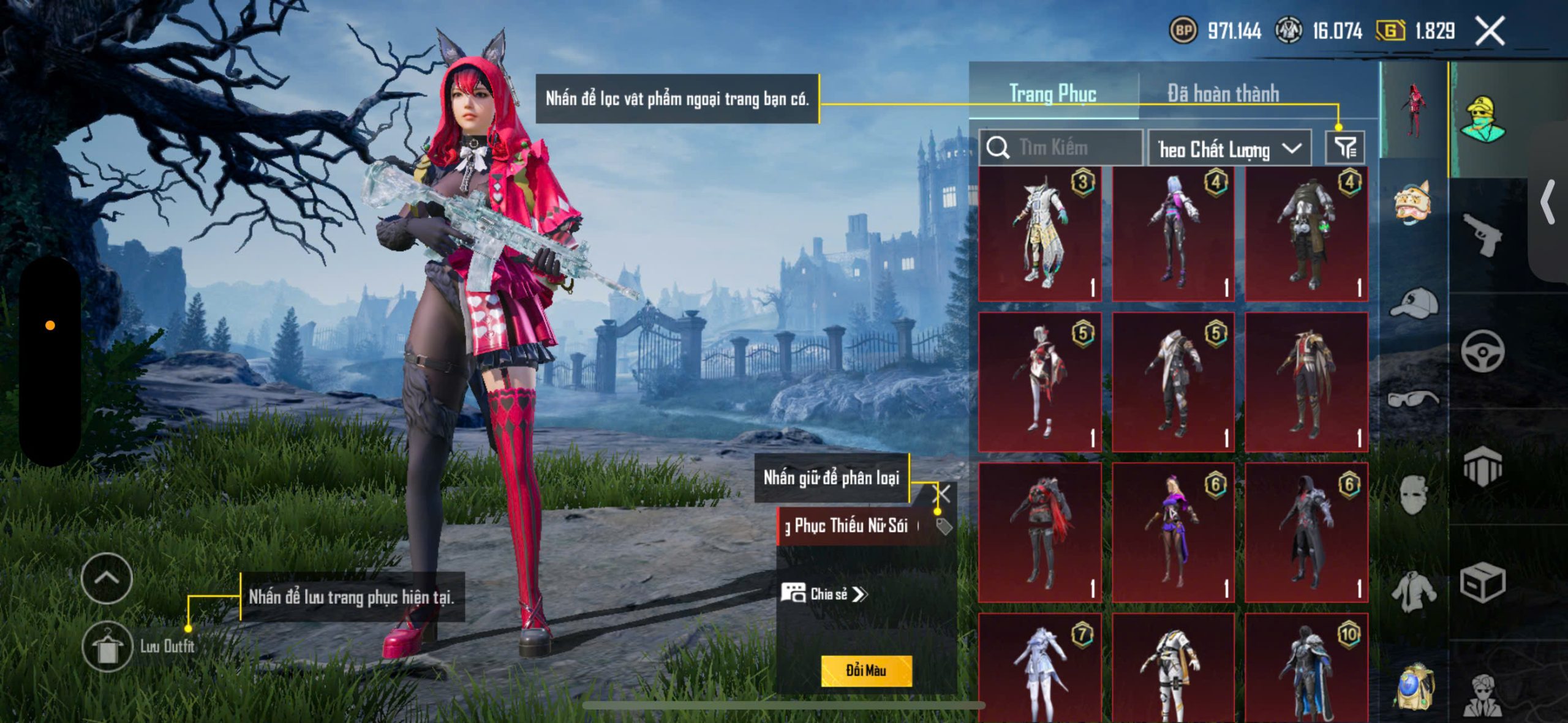Open the backpack category icon
The height and width of the screenshot is (723, 1568).
coord(1414,687)
